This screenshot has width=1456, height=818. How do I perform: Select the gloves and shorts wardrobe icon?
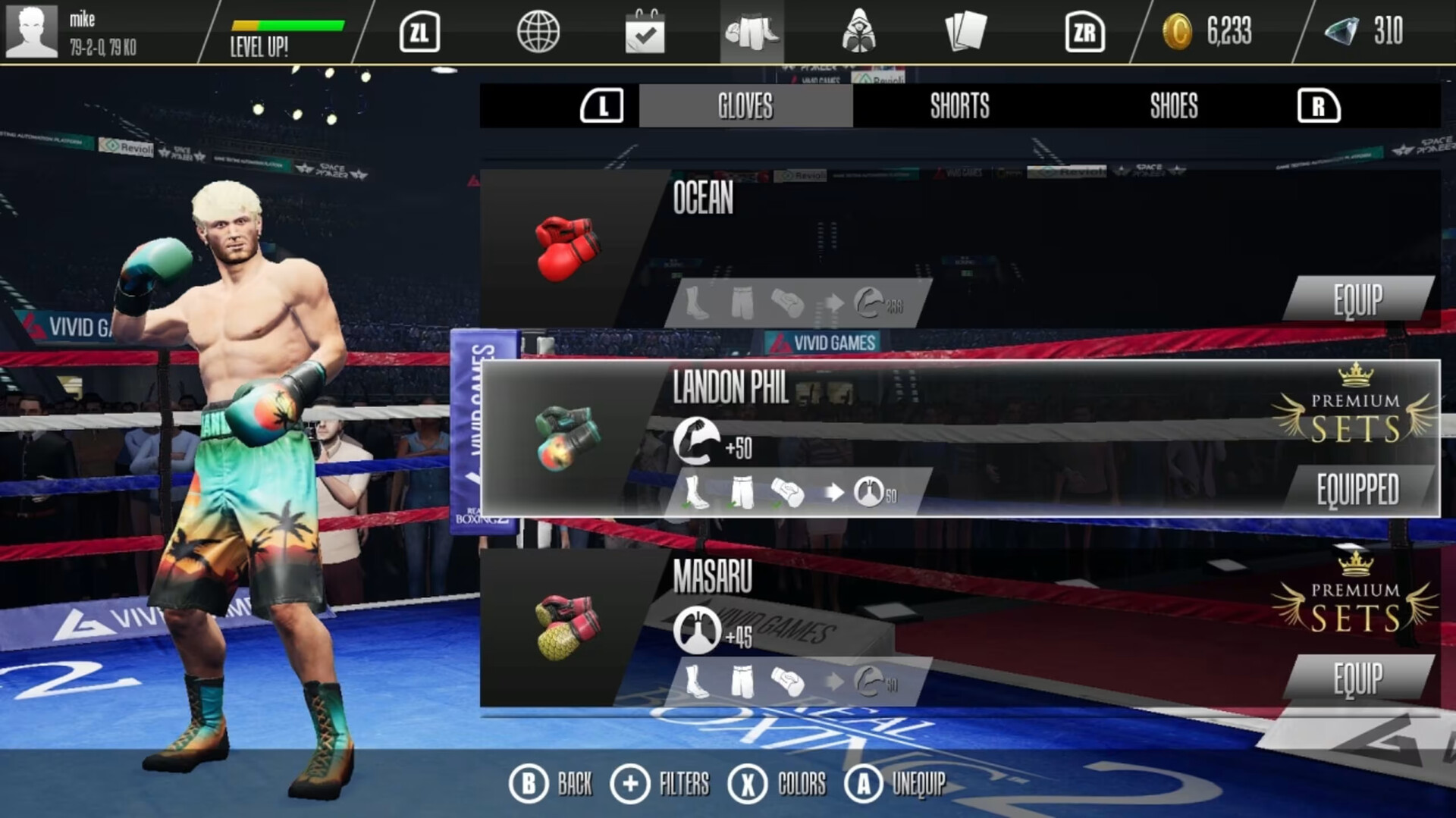[x=752, y=32]
